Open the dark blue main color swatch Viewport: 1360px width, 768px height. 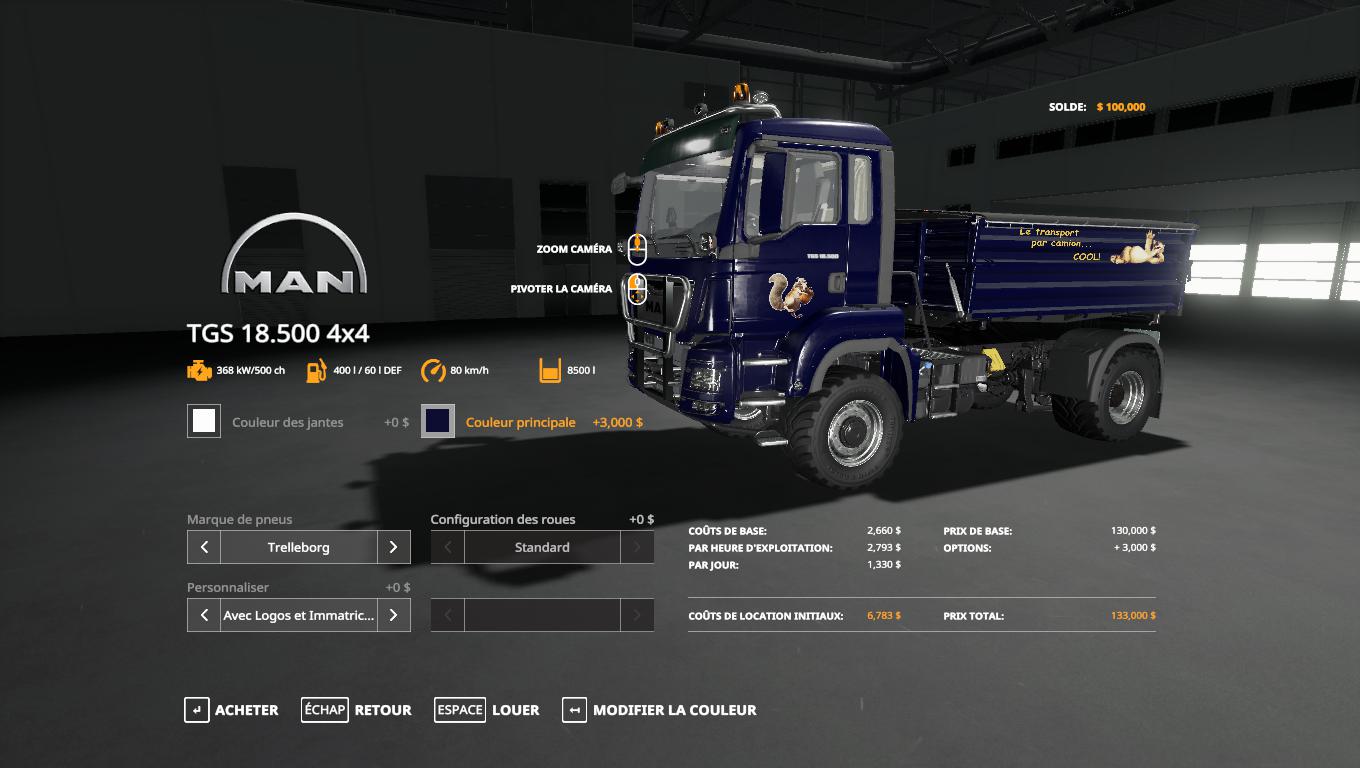(438, 421)
